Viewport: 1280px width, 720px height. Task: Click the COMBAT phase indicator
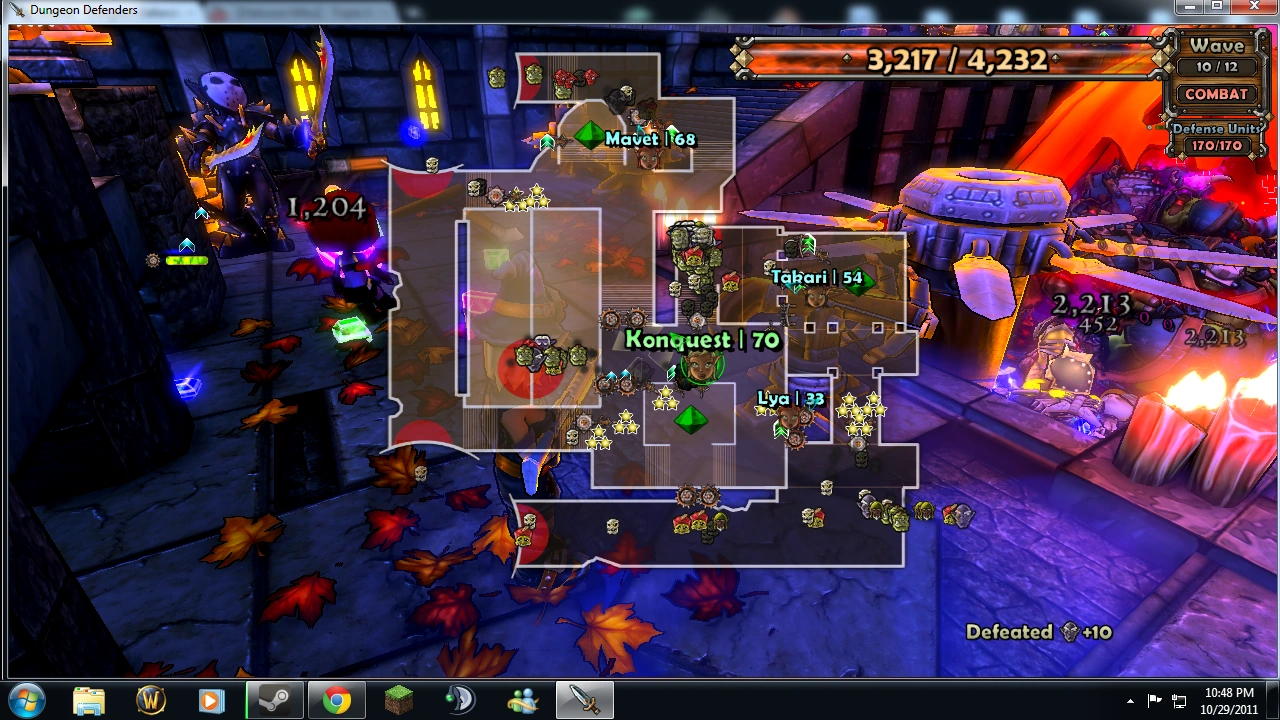click(x=1215, y=94)
